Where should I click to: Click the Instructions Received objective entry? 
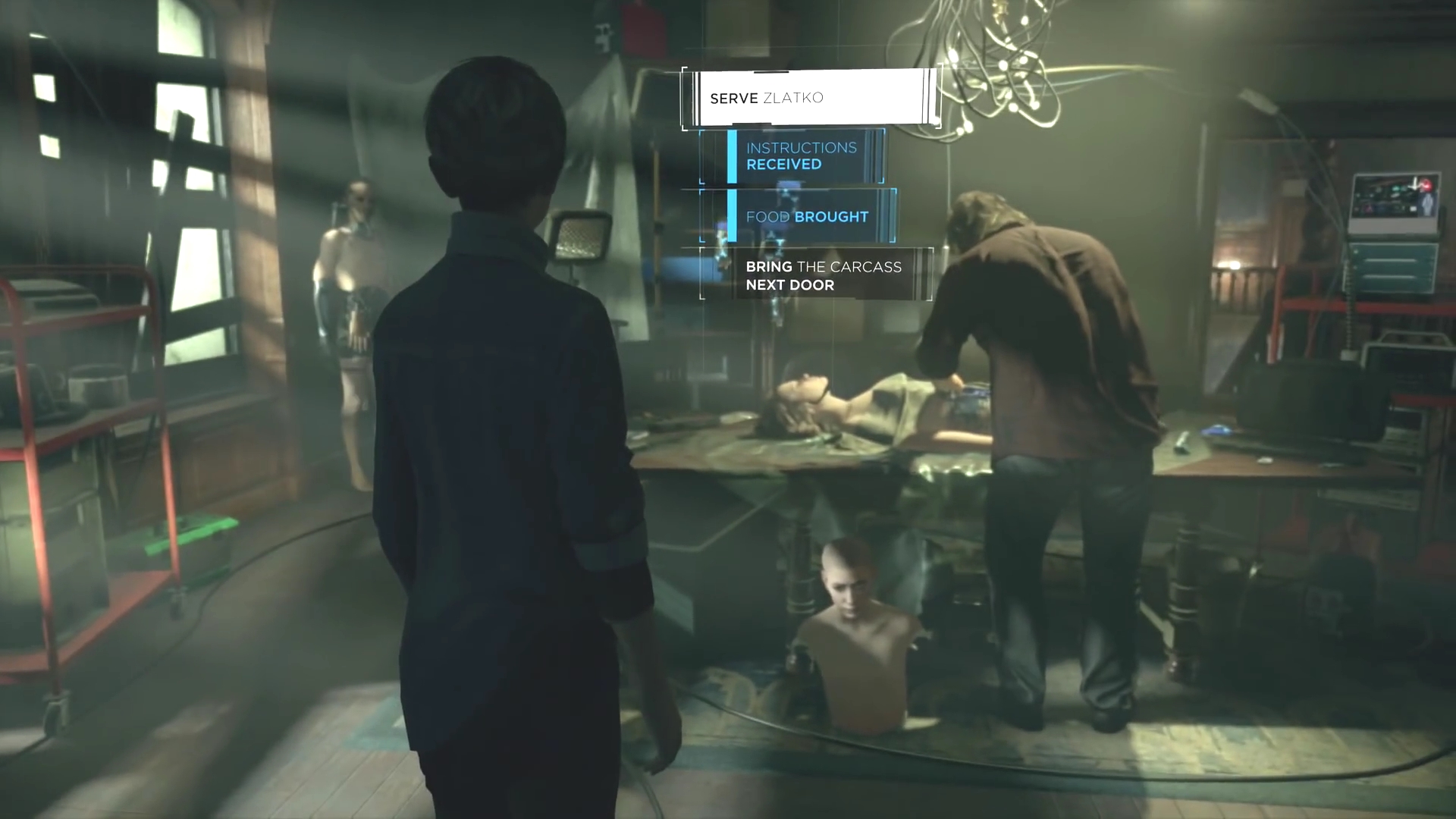801,156
